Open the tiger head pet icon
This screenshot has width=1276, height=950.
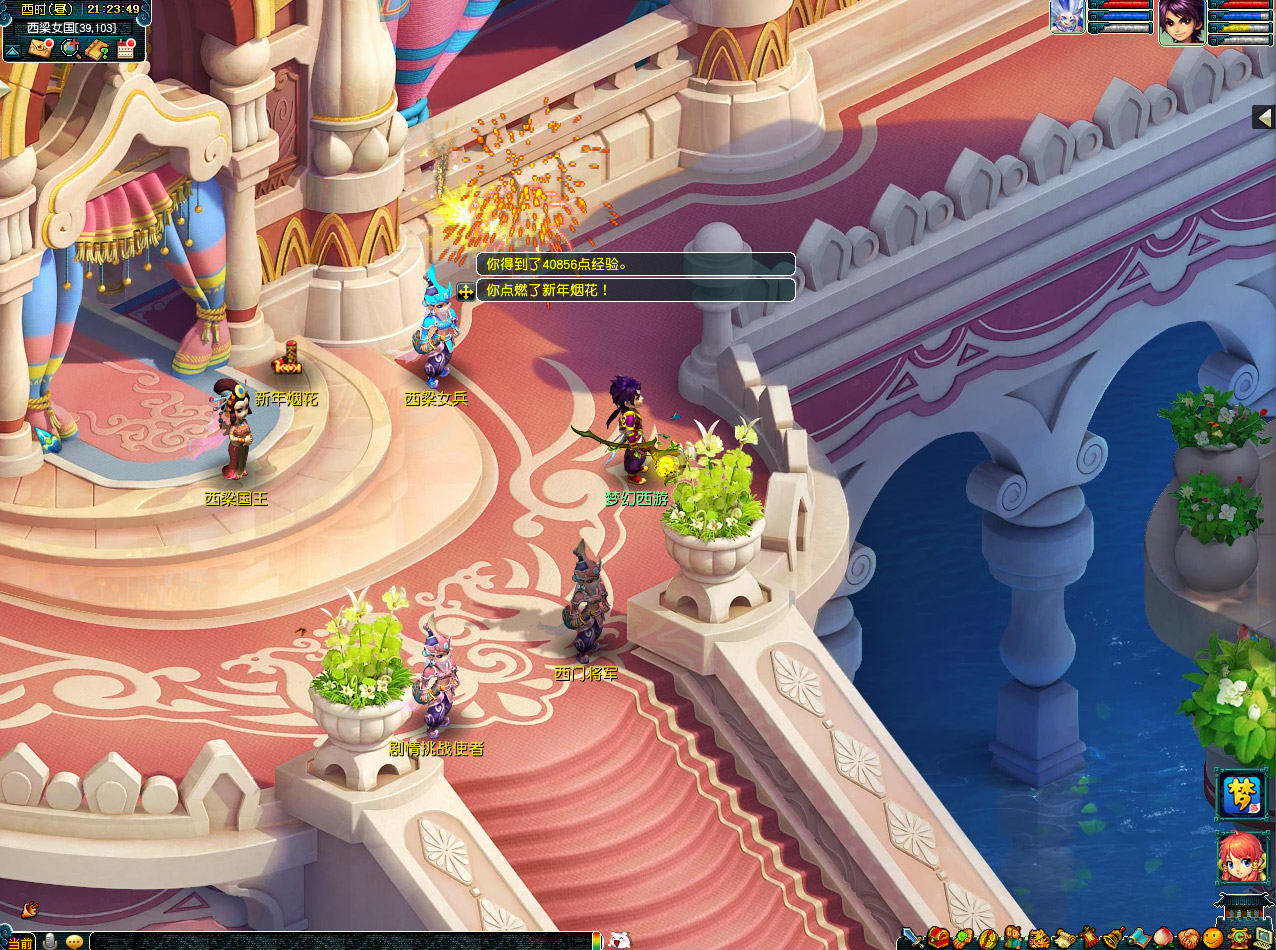[x=1039, y=939]
